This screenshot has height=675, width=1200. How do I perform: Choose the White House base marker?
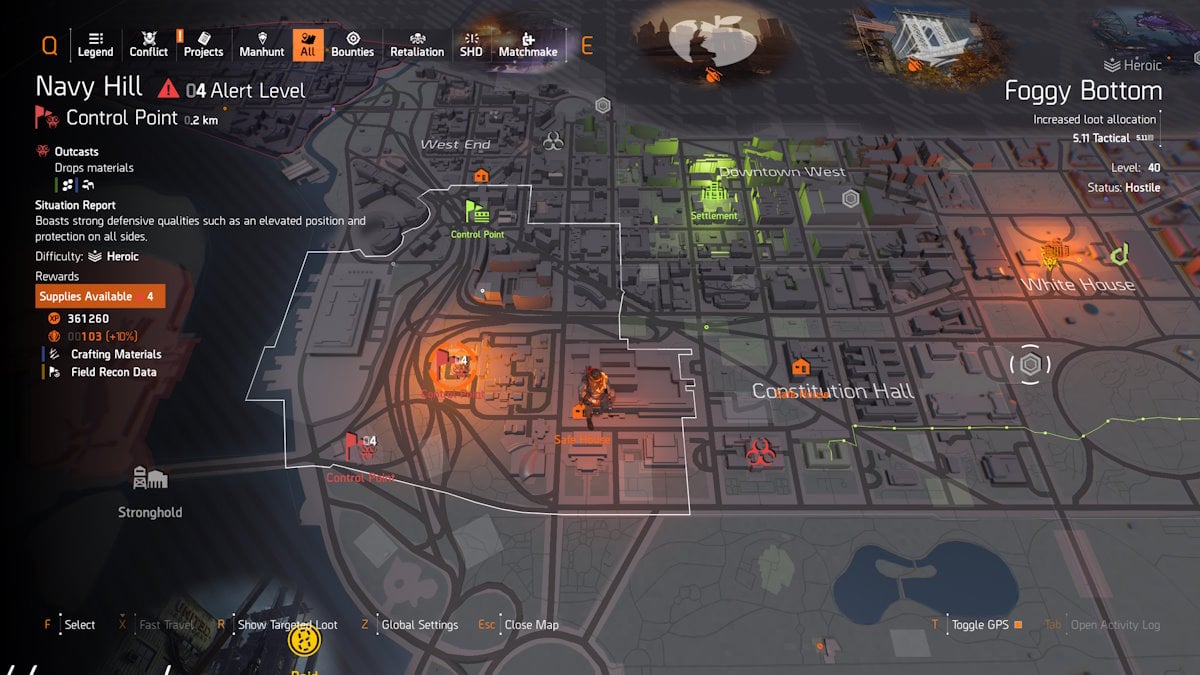click(x=1052, y=254)
